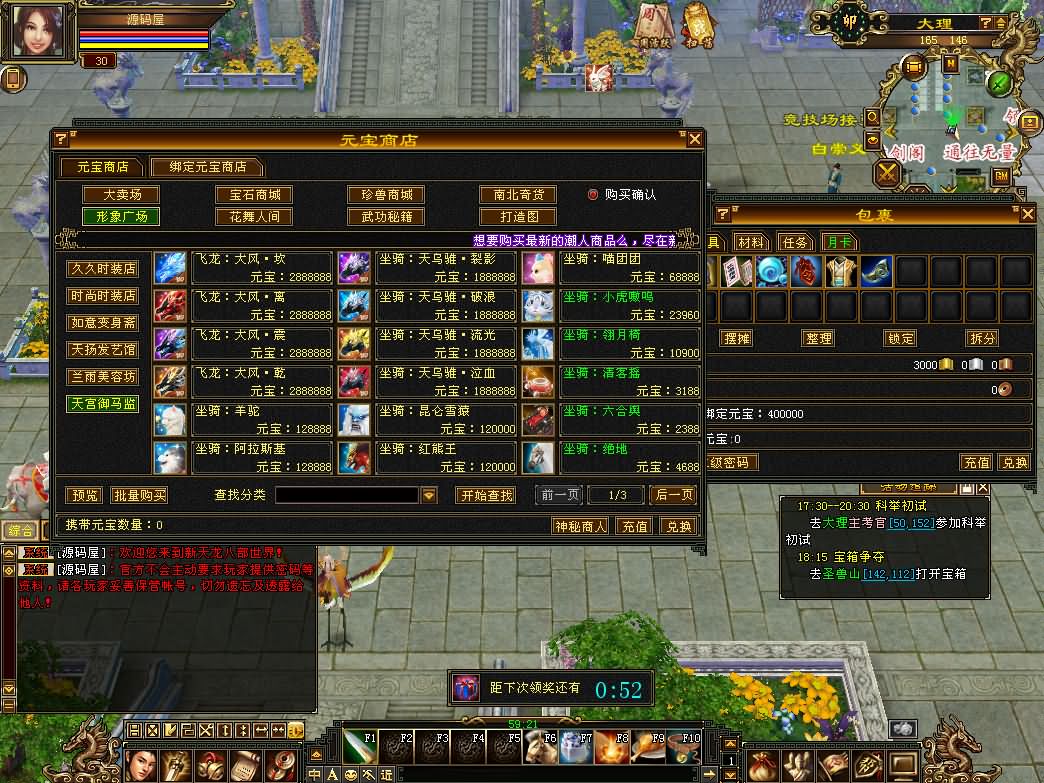Pick the 坐骑：昆仑雪猿 shop item

click(428, 418)
